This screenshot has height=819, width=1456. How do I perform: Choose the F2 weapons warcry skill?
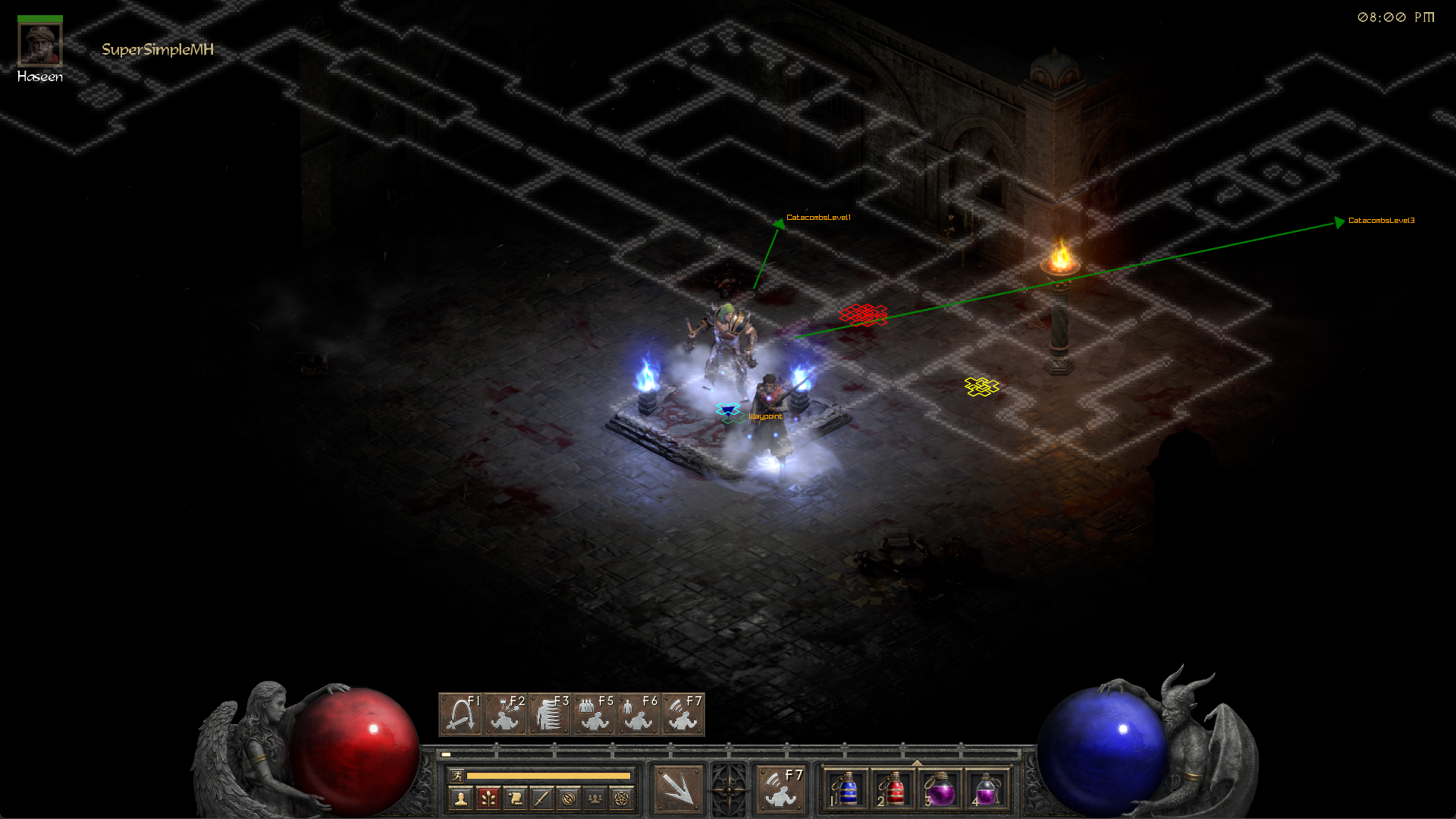pyautogui.click(x=506, y=714)
